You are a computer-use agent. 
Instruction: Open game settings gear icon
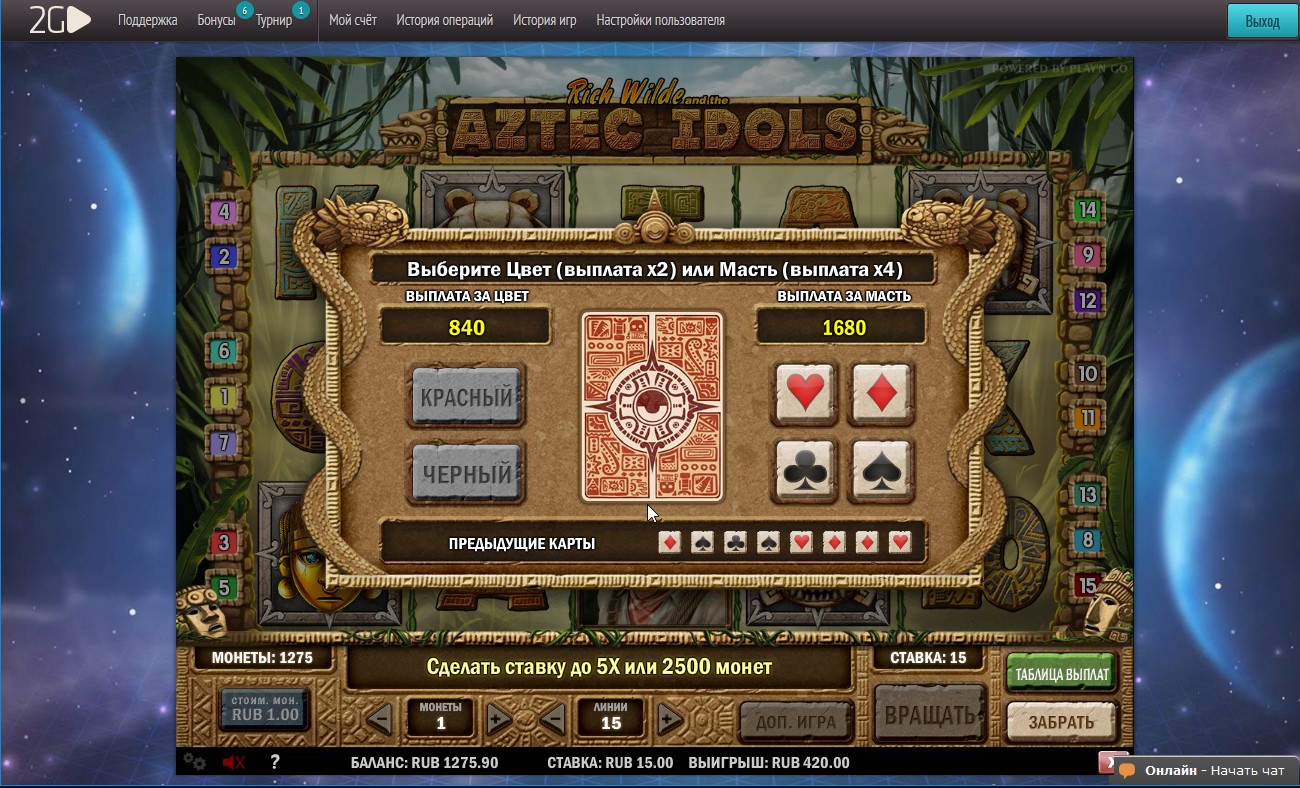(194, 763)
